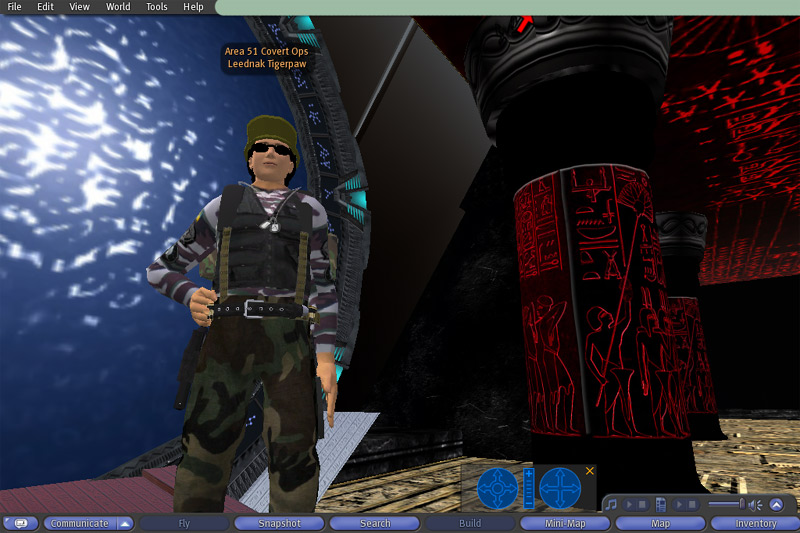Open the Search window

point(375,523)
